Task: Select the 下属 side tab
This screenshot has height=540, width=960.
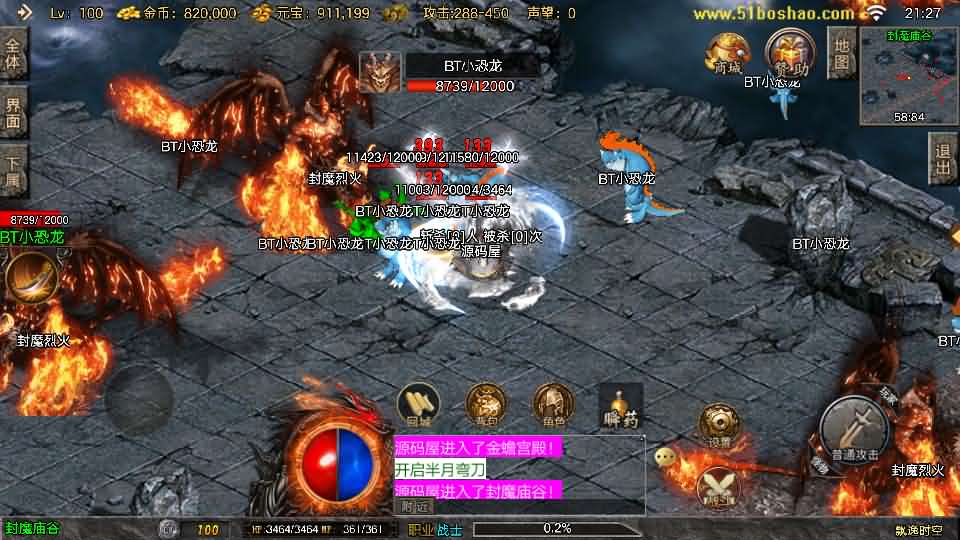Action: pyautogui.click(x=13, y=169)
